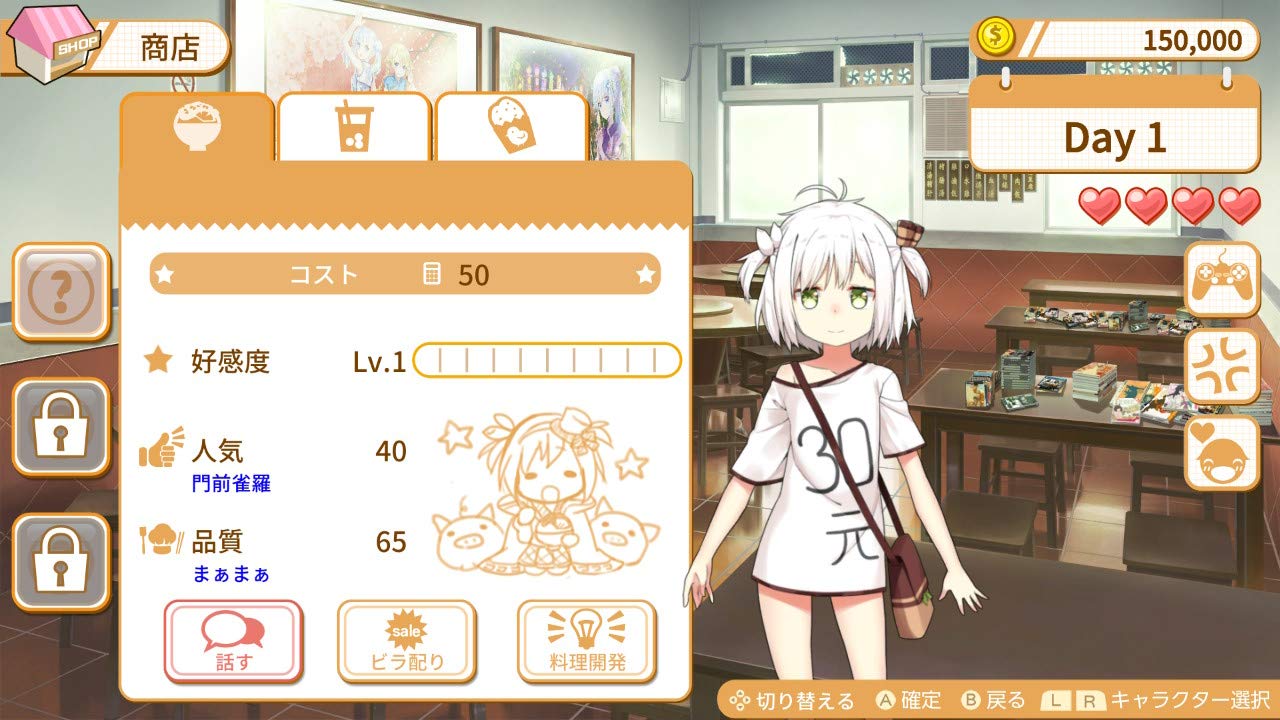
Task: Select the 料理開発 dish development button
Action: [585, 639]
